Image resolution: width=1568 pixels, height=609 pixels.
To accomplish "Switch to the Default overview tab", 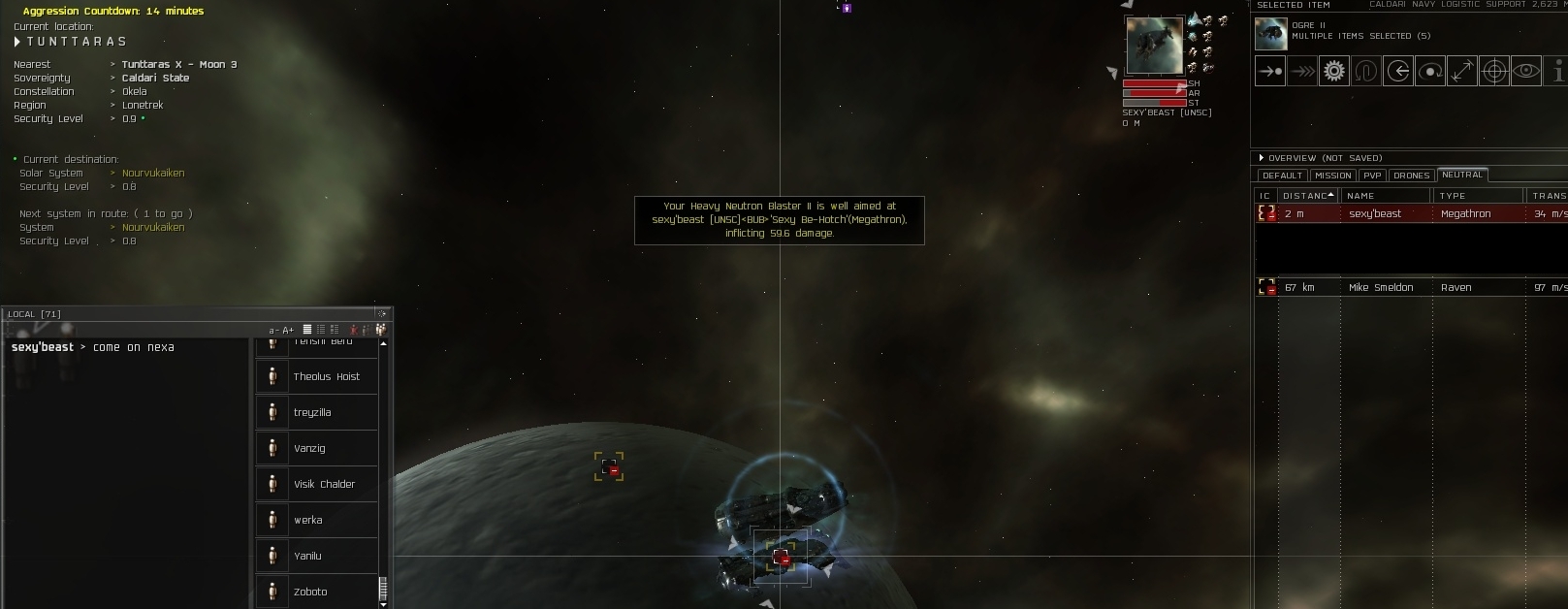I will tap(1282, 176).
